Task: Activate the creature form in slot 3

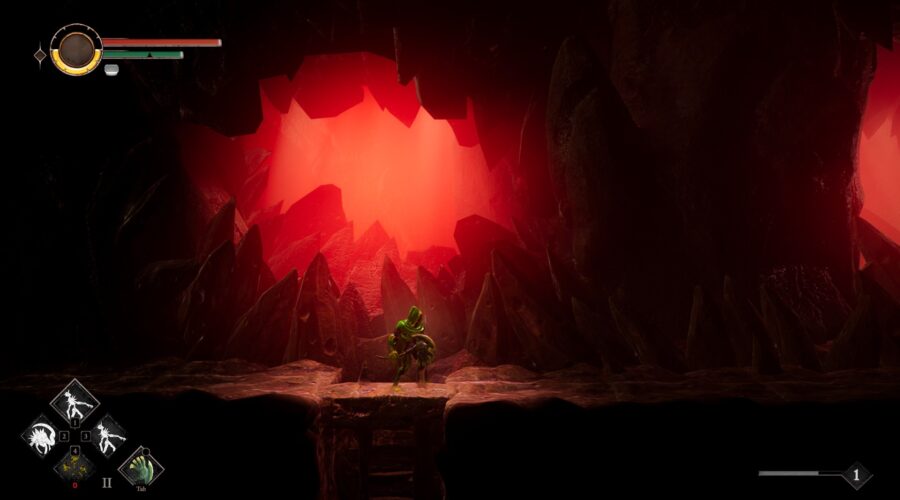Action: [105, 436]
